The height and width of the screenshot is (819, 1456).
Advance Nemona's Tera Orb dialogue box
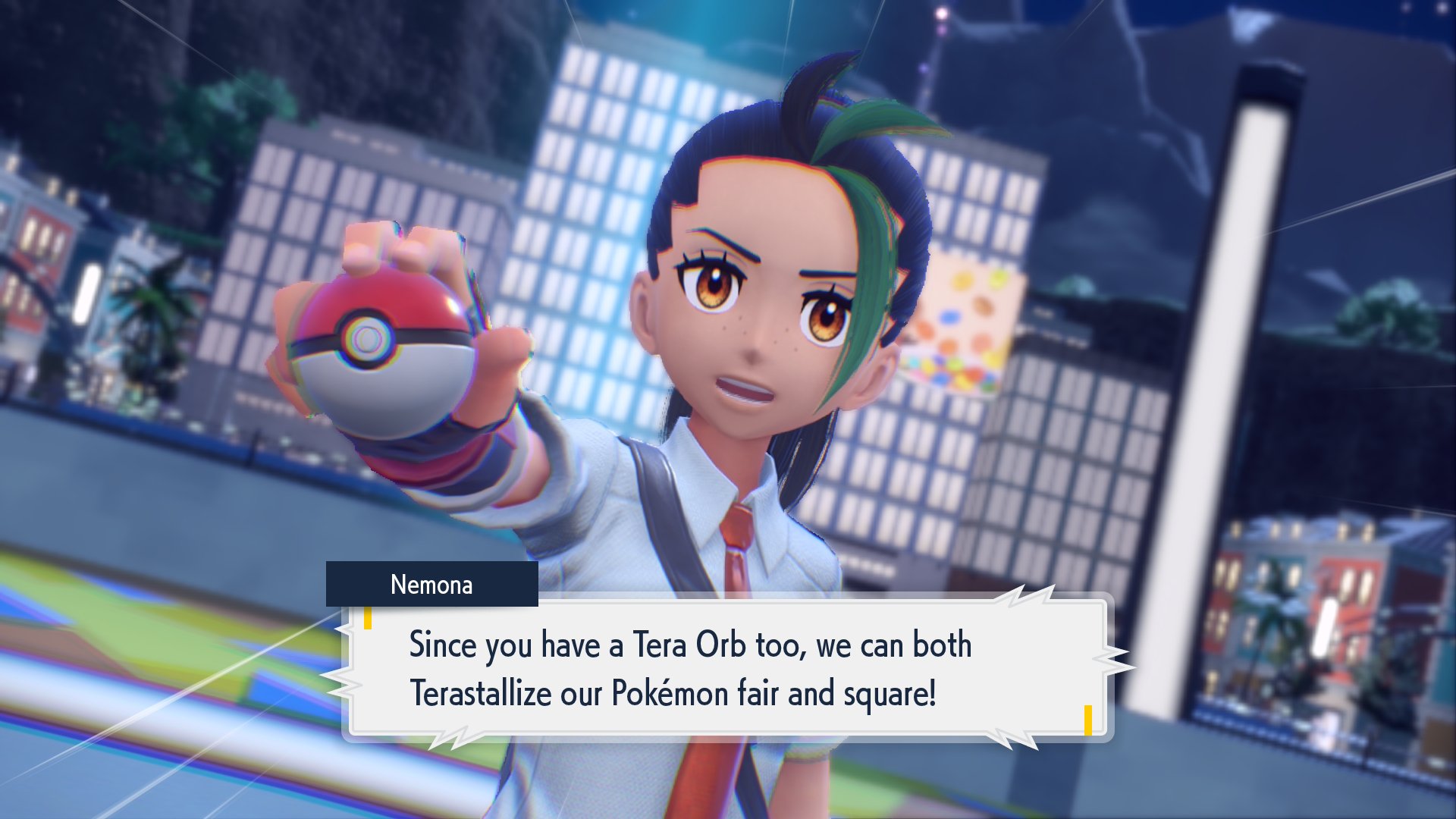click(728, 669)
